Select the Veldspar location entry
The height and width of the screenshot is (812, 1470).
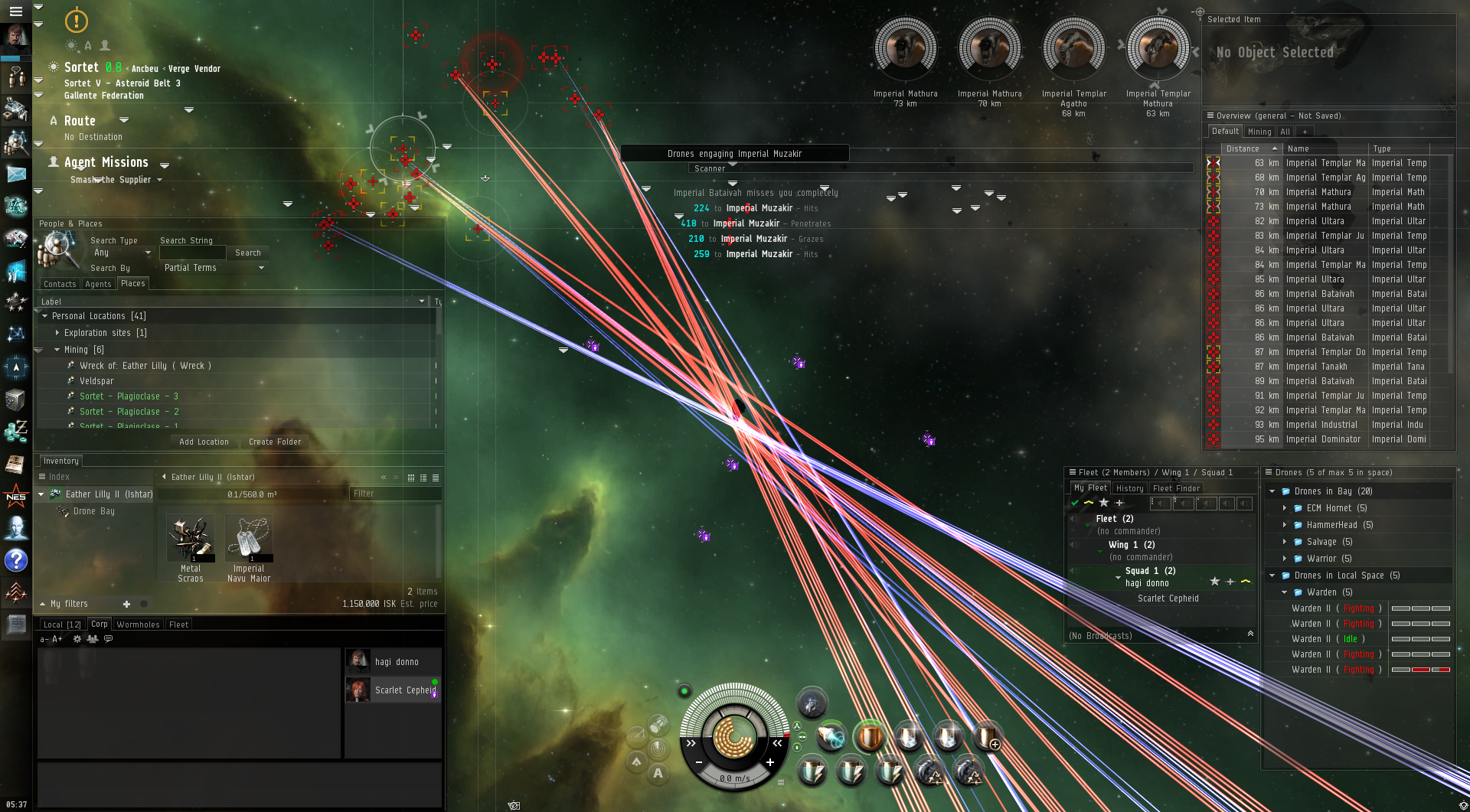tap(96, 381)
